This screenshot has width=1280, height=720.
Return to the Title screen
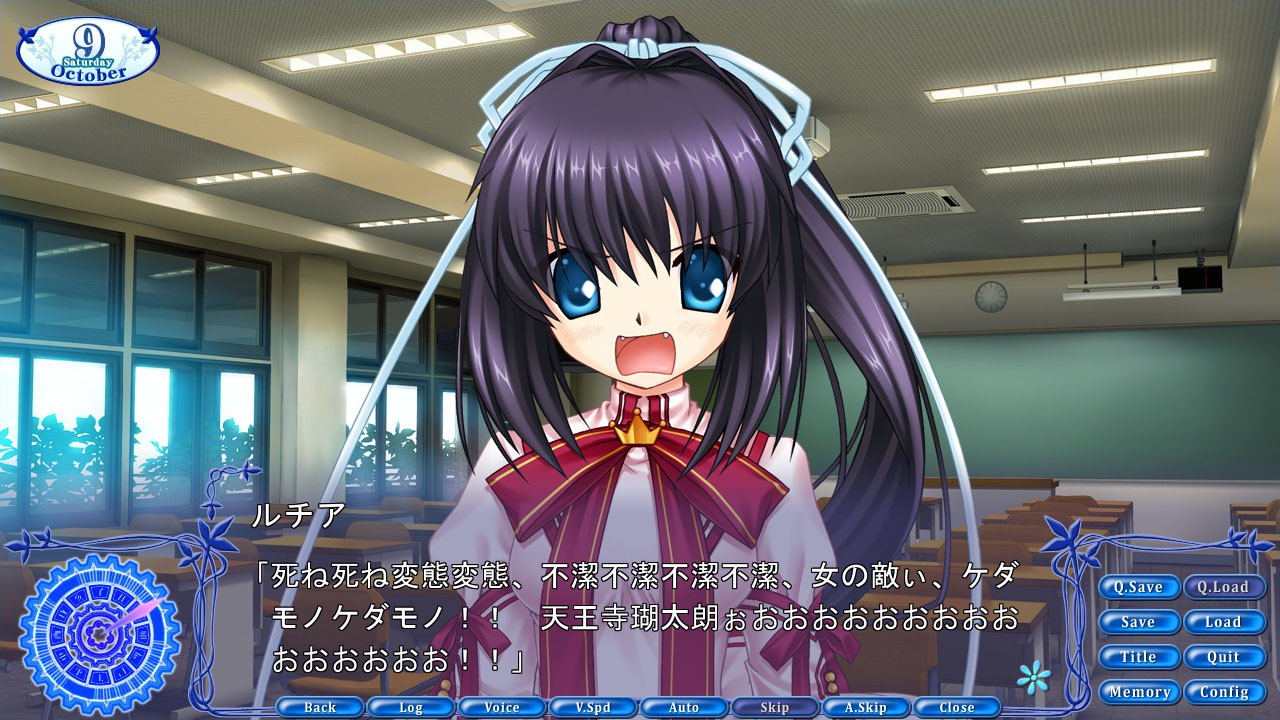pyautogui.click(x=1139, y=657)
